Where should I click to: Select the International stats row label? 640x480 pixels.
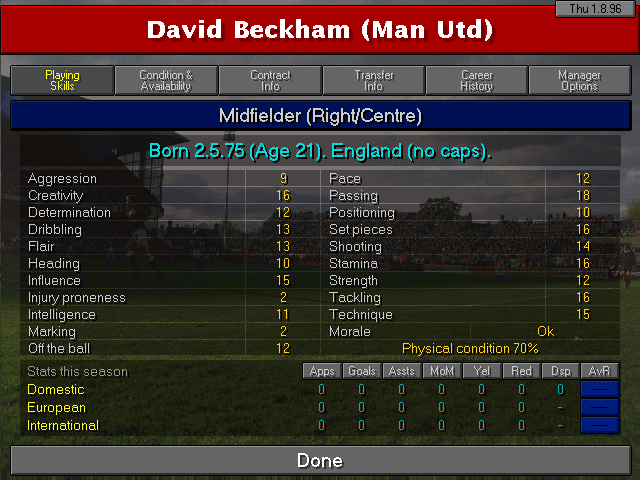click(63, 425)
